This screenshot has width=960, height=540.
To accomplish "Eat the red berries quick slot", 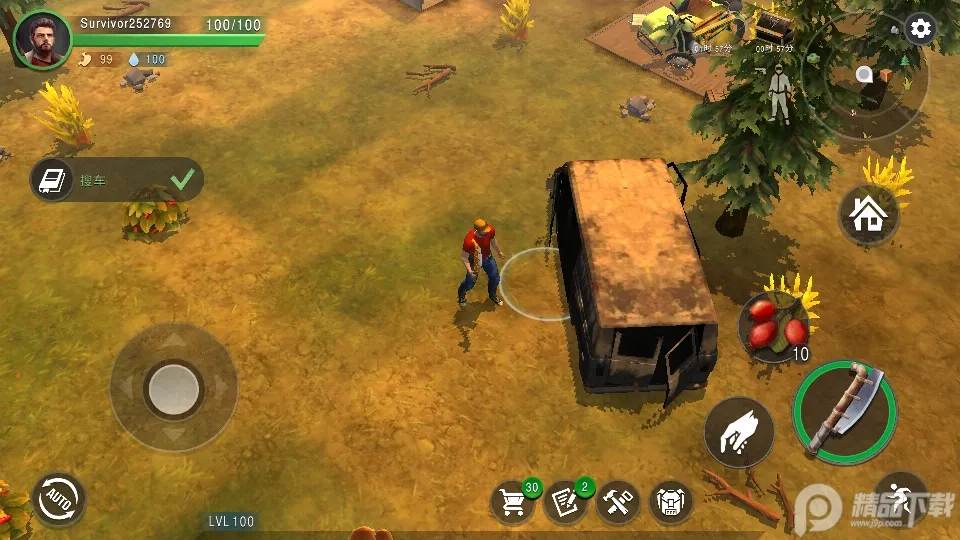I will [x=774, y=327].
